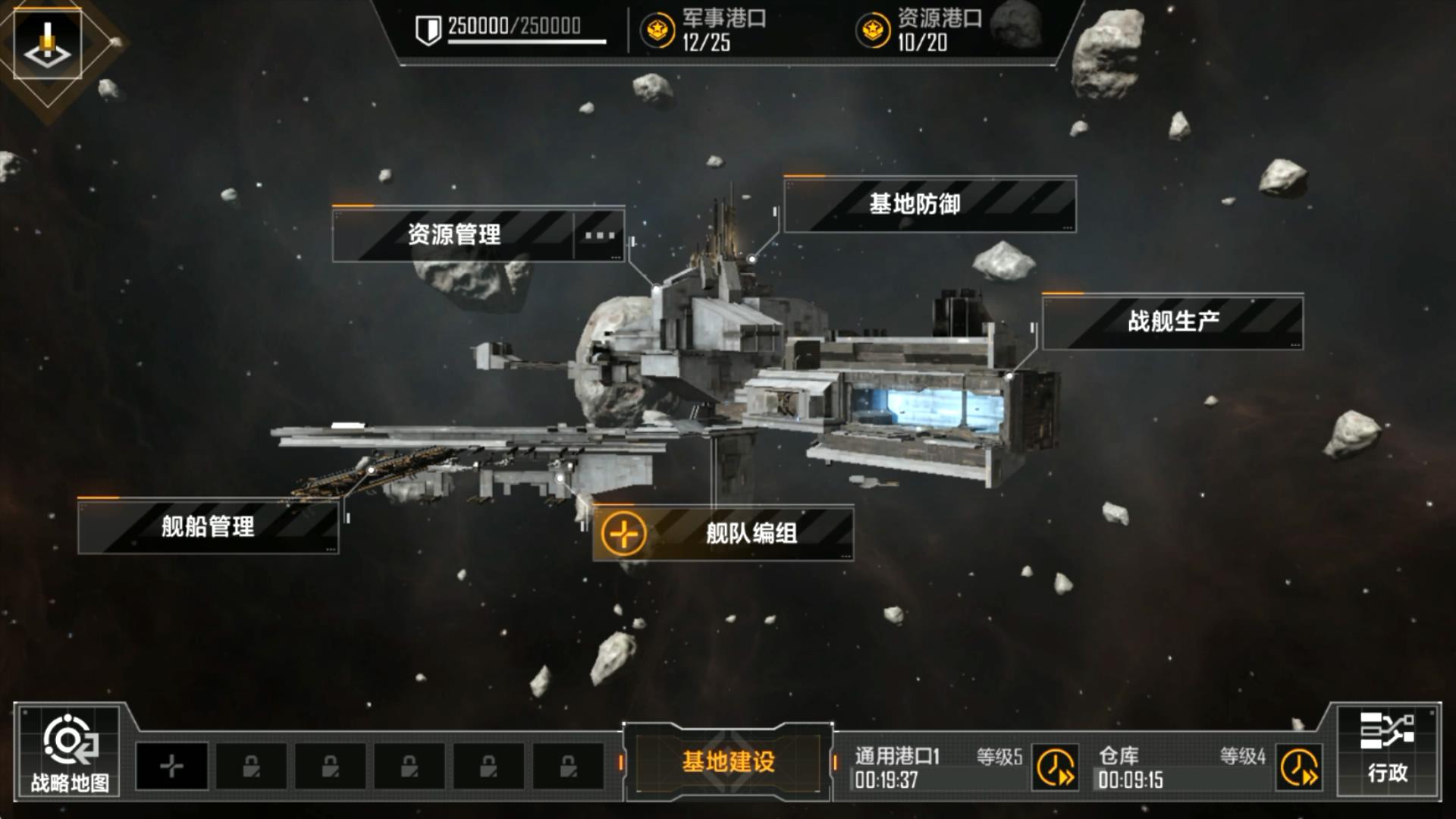
Task: Click the alert launch icon in top-left corner
Action: tap(47, 42)
